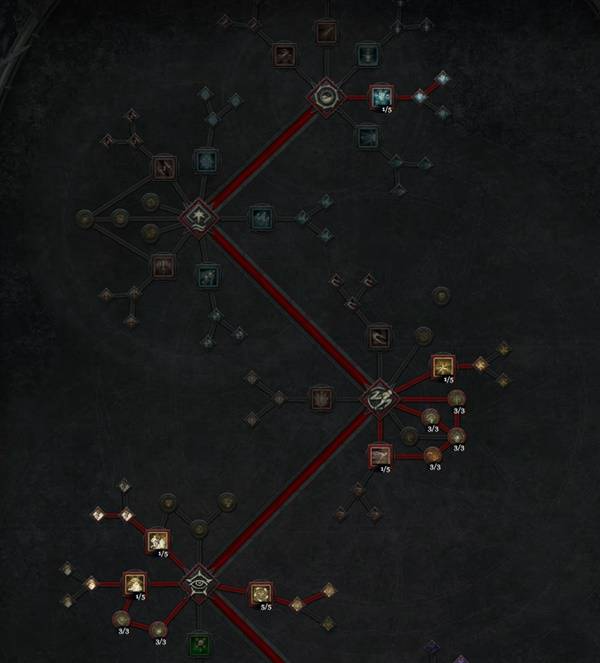
Task: Choose the golden starburst skill ranked 1/5
Action: pyautogui.click(x=442, y=367)
